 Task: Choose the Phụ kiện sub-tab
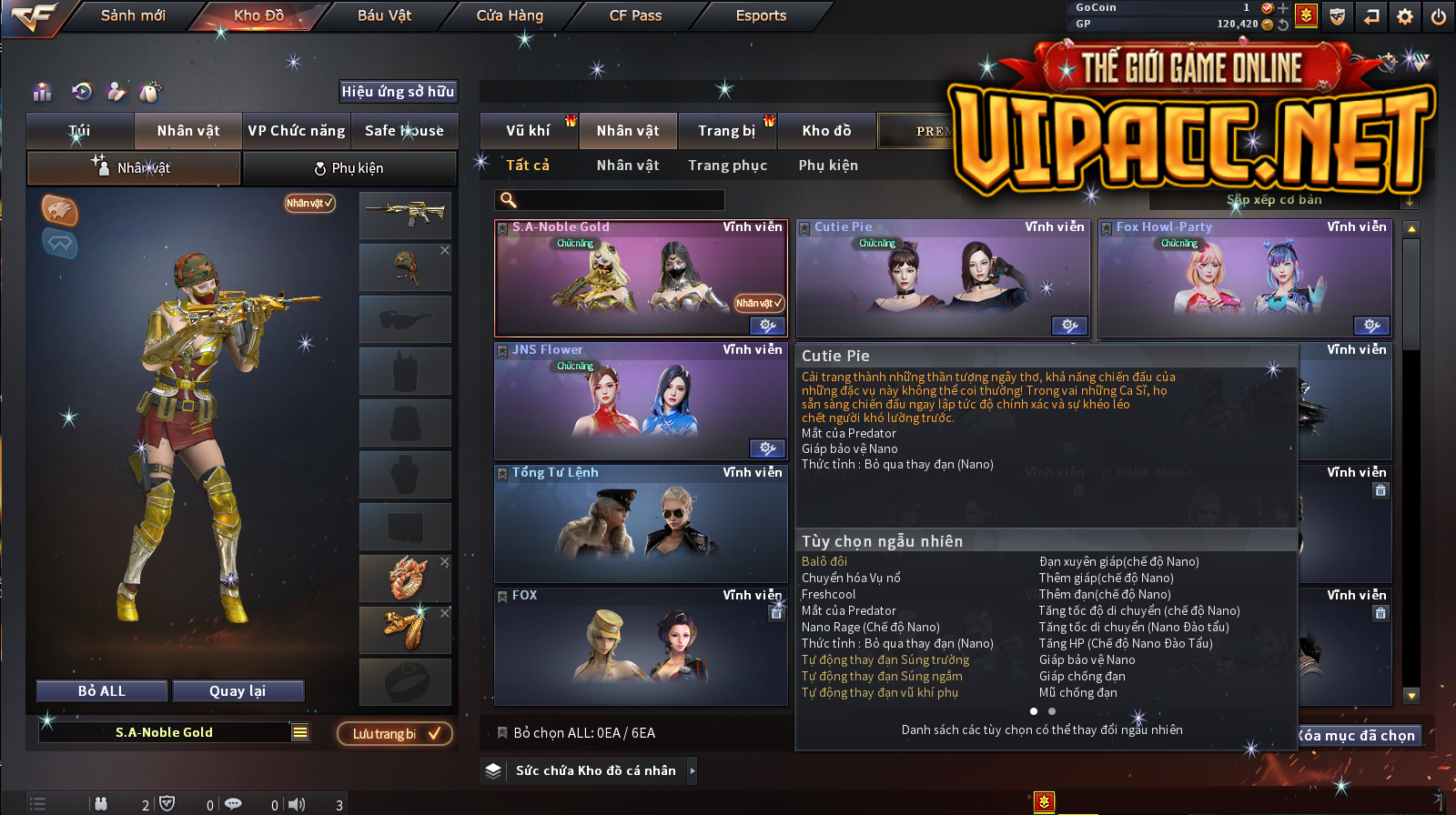tap(349, 168)
